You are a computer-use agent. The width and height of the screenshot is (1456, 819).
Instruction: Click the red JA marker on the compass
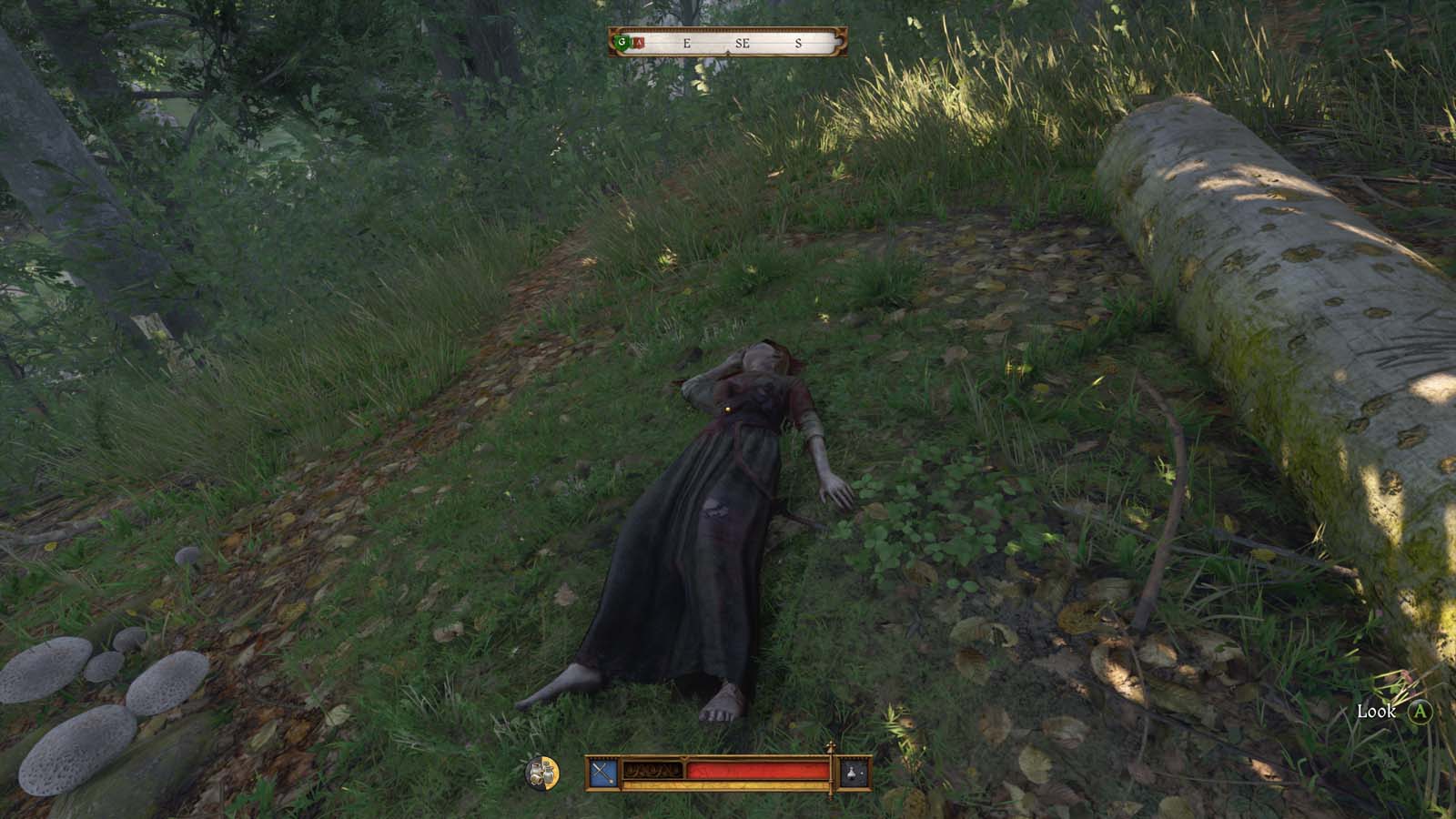point(639,42)
